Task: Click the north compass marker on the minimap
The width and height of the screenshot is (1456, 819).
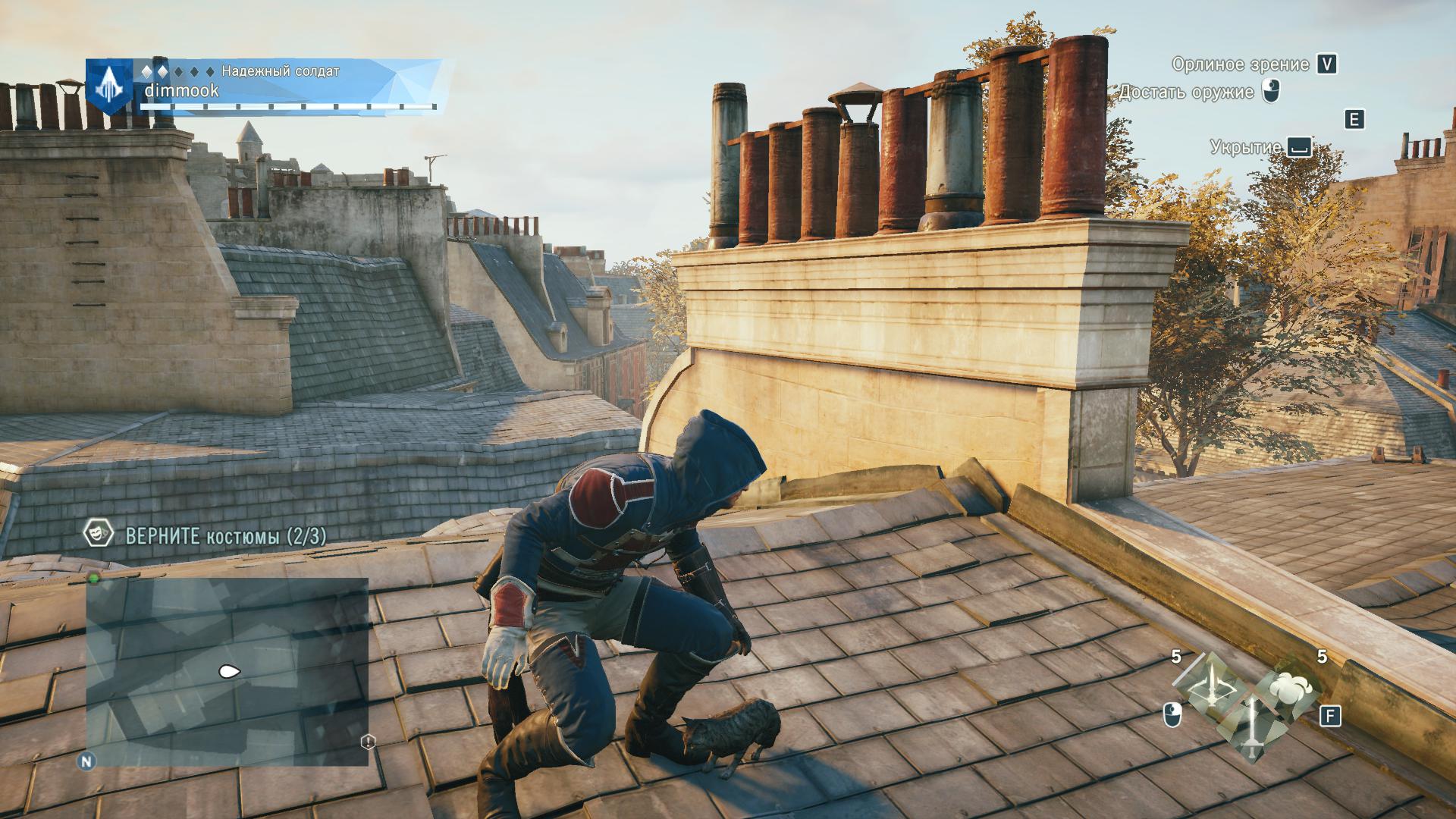Action: (x=86, y=761)
